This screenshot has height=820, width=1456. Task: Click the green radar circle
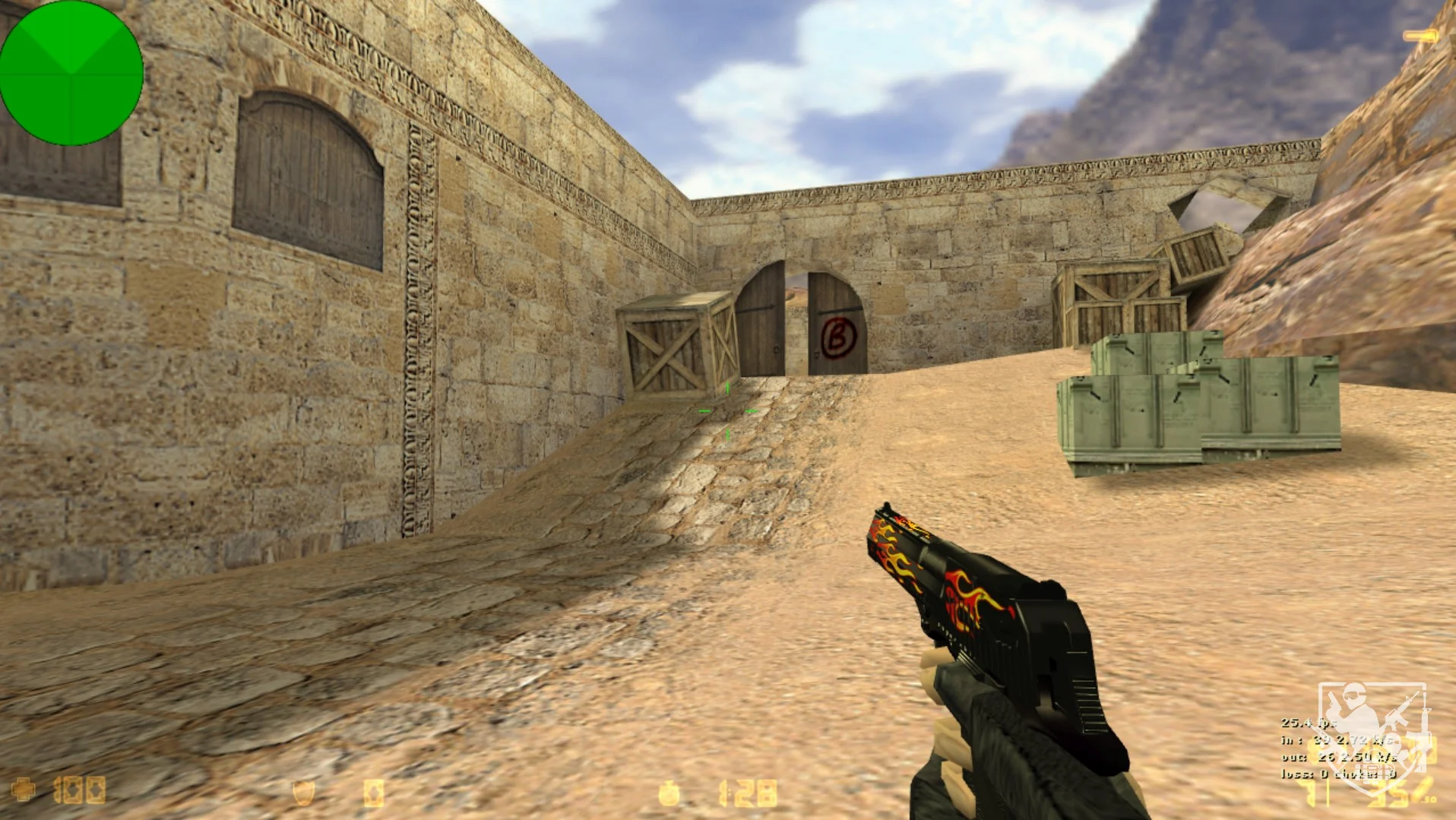[x=71, y=72]
